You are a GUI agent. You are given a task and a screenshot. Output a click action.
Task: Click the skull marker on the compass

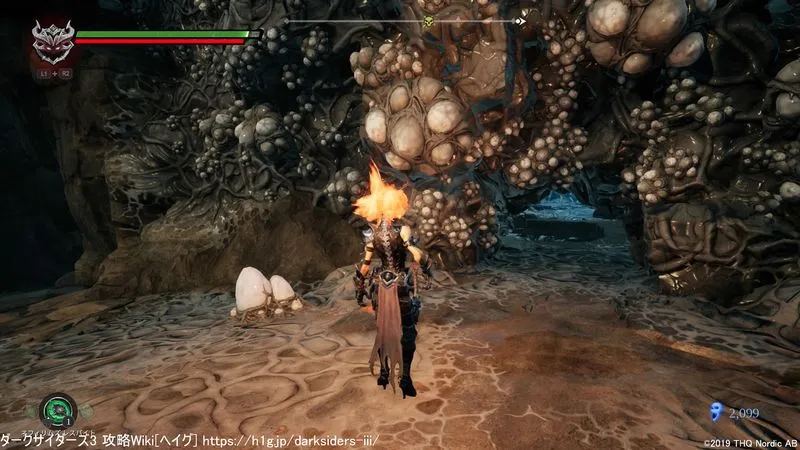428,21
